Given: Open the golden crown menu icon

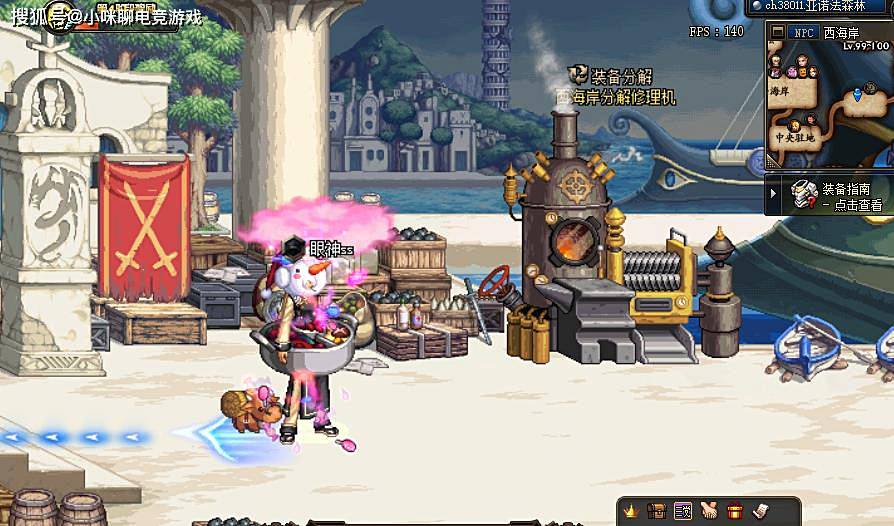Looking at the screenshot, I should tap(631, 511).
